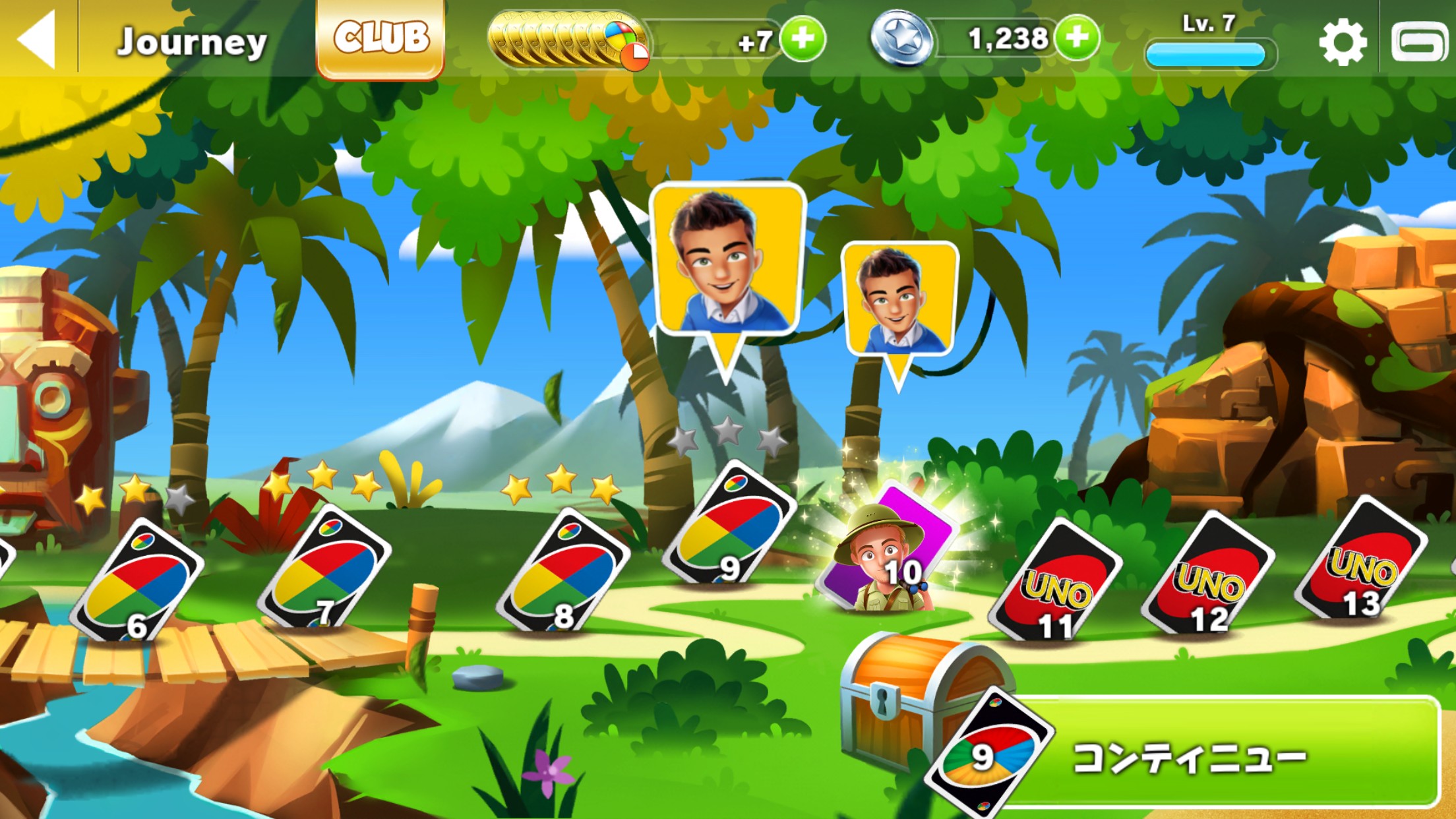Play journey level 9 card
Image resolution: width=1456 pixels, height=819 pixels.
point(729,524)
